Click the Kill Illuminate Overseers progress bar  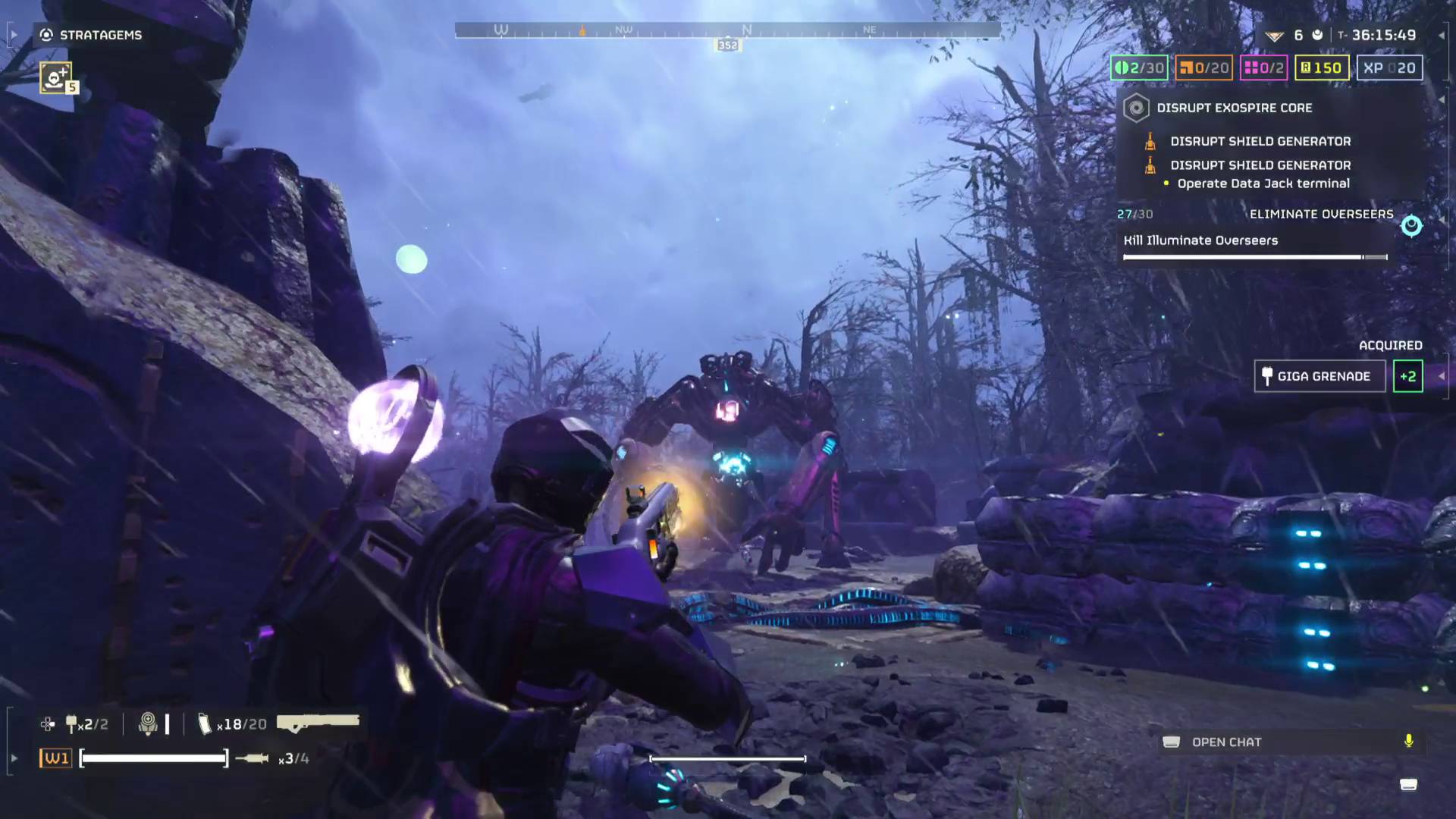click(1255, 257)
